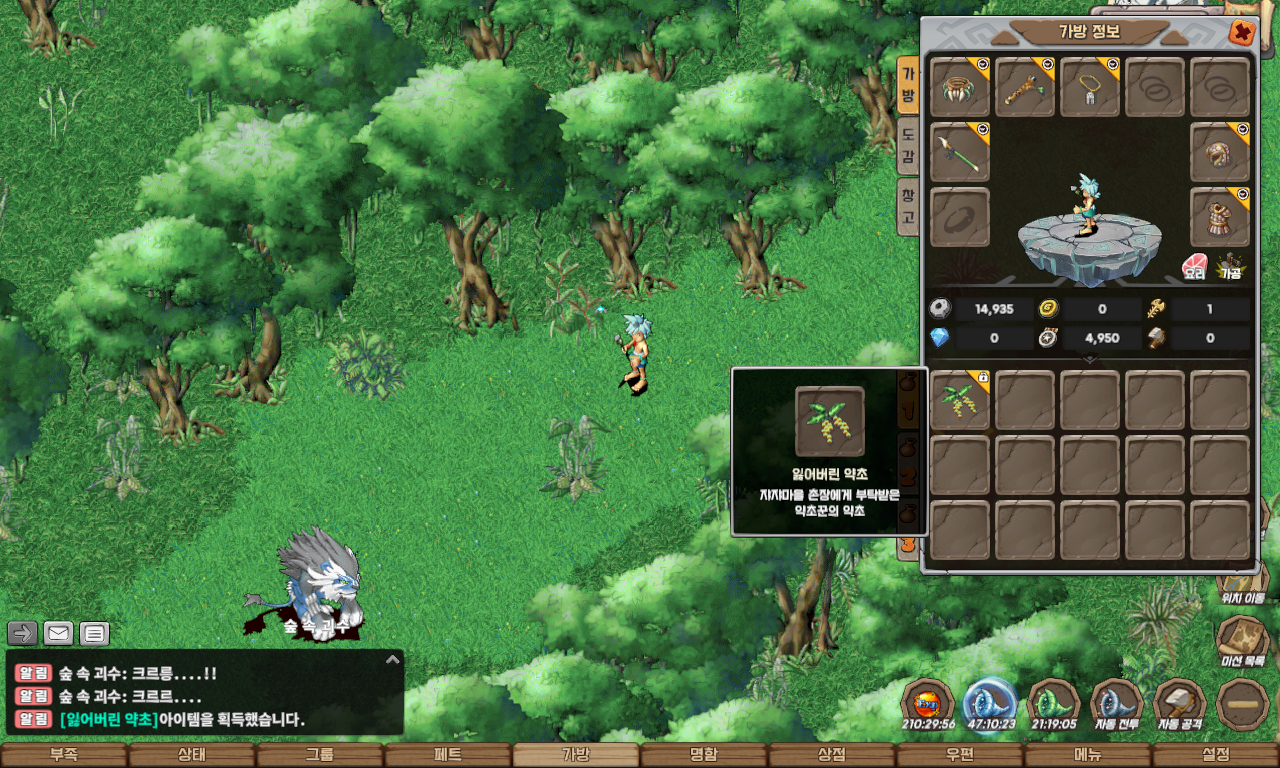This screenshot has width=1280, height=768.
Task: Open the mail envelope icon above chat
Action: pyautogui.click(x=58, y=633)
